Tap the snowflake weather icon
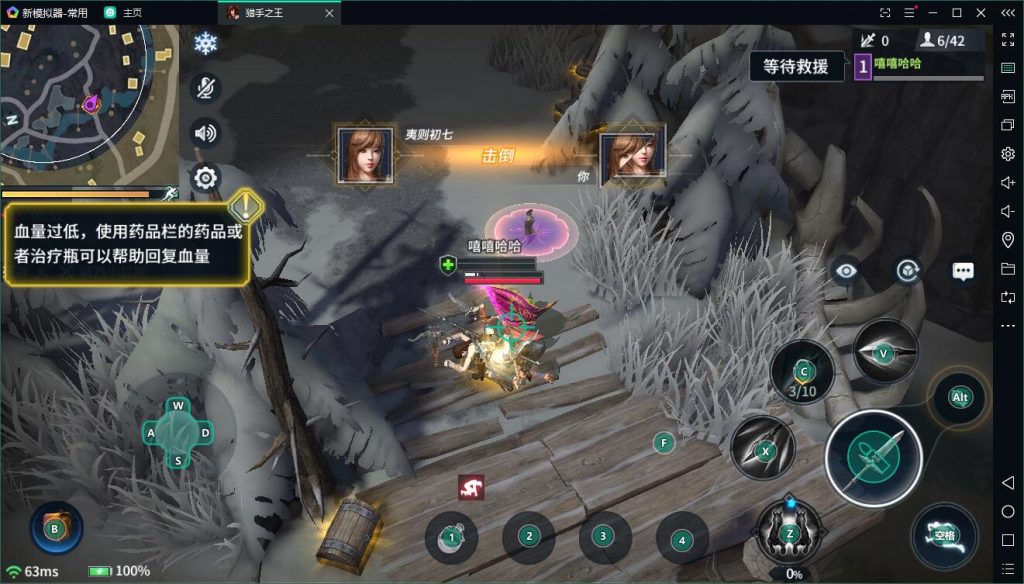 pyautogui.click(x=205, y=44)
